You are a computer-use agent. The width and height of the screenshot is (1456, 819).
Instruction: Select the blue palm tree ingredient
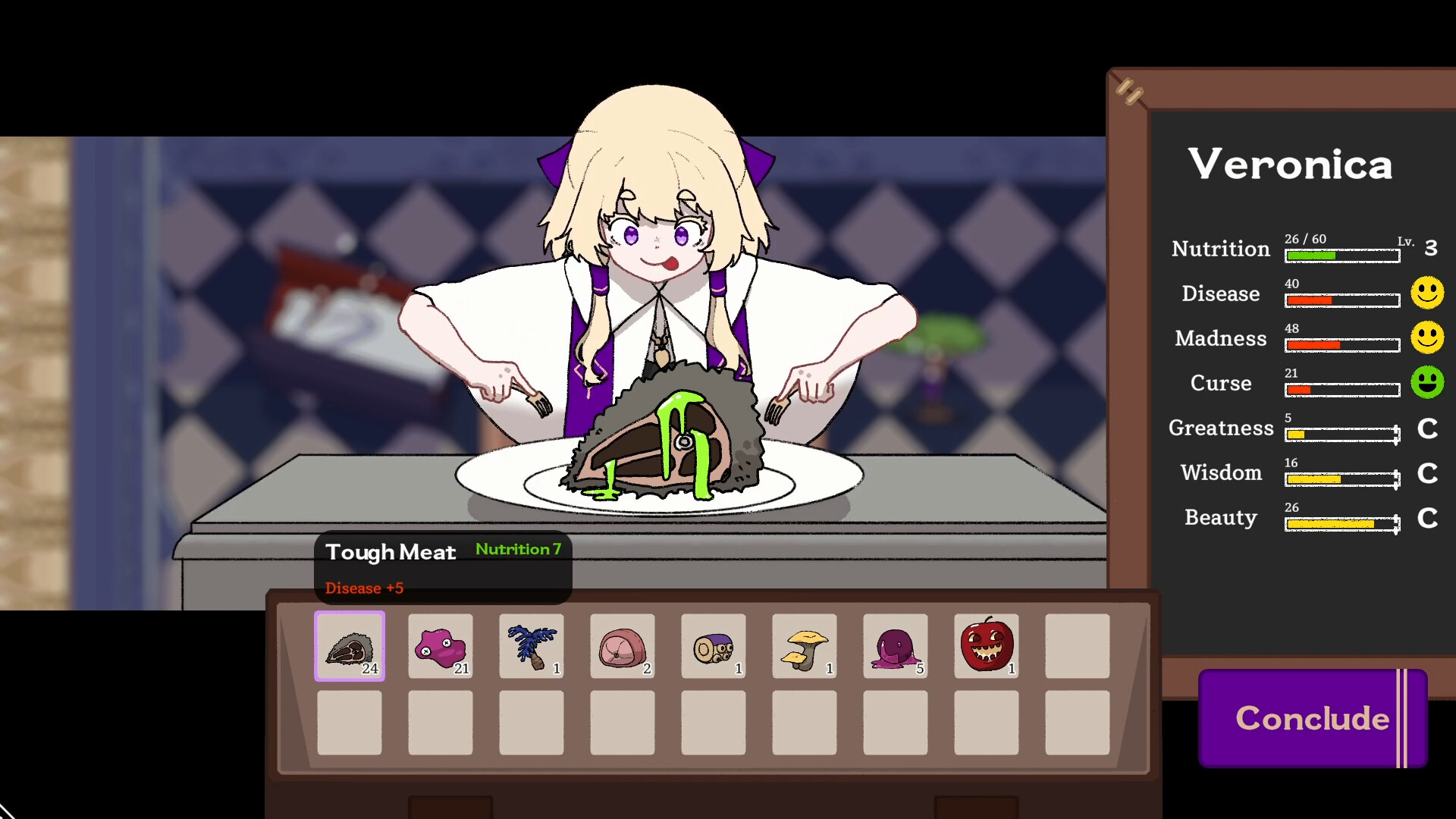[531, 646]
